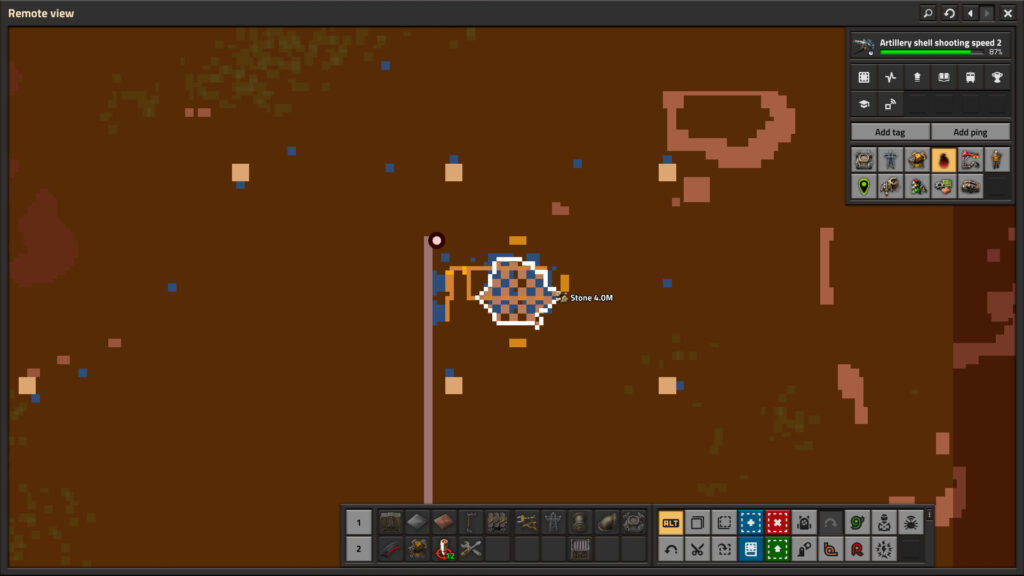
Task: Close the Remote view window
Action: pos(1007,13)
